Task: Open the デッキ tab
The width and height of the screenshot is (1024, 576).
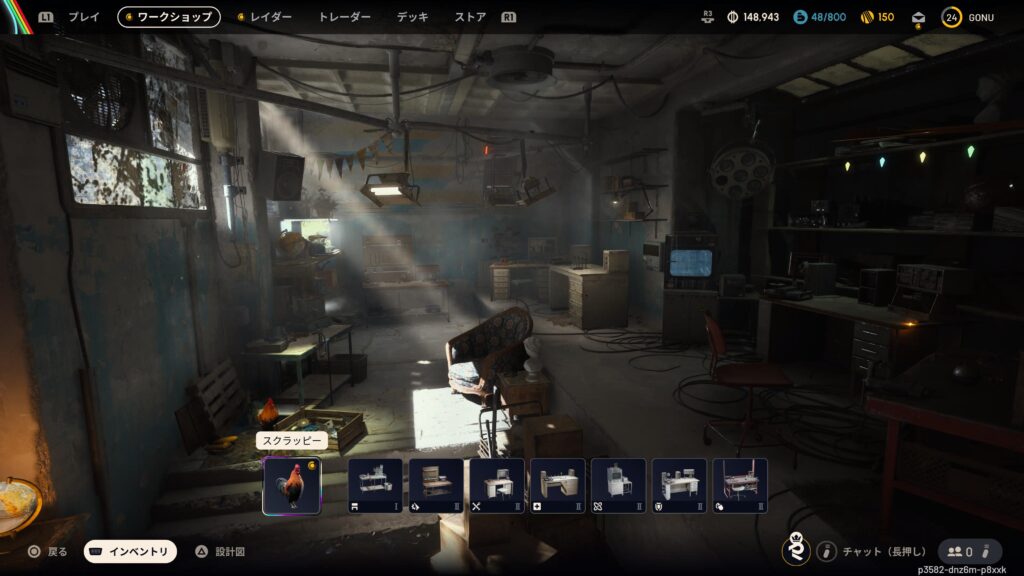Action: 412,17
